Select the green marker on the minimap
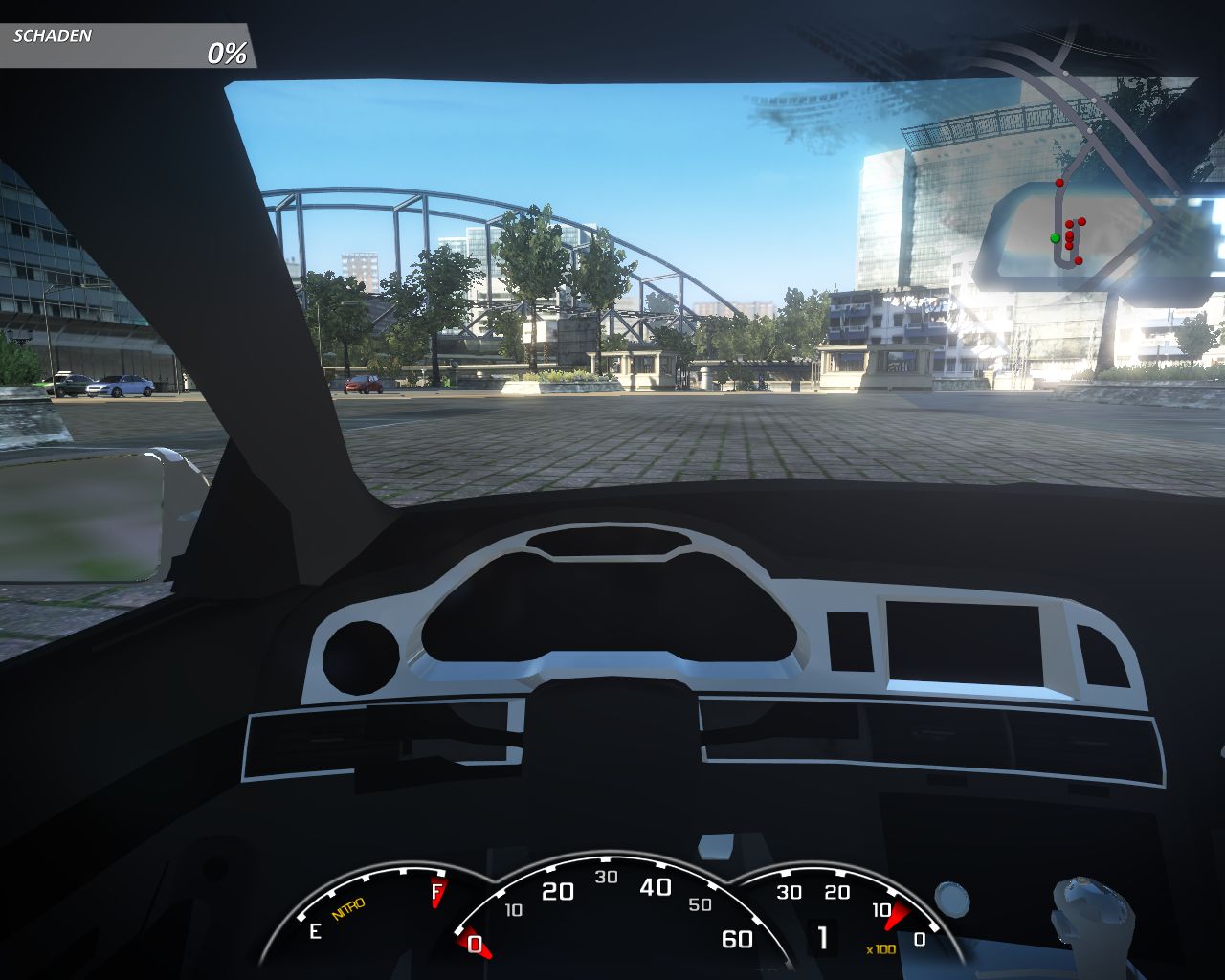Viewport: 1225px width, 980px height. click(1055, 237)
